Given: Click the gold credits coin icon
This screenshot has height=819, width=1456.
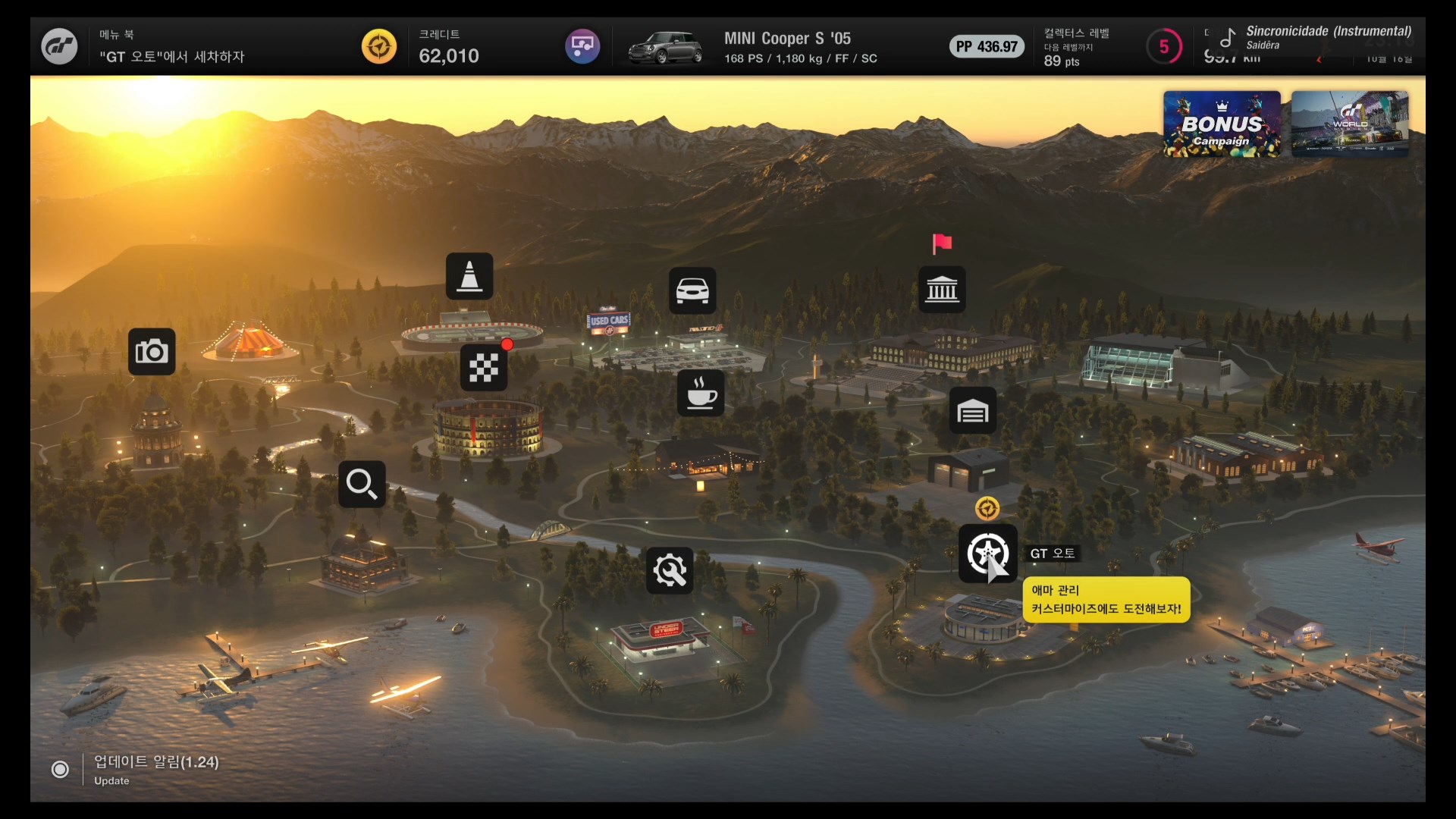Looking at the screenshot, I should (x=379, y=47).
